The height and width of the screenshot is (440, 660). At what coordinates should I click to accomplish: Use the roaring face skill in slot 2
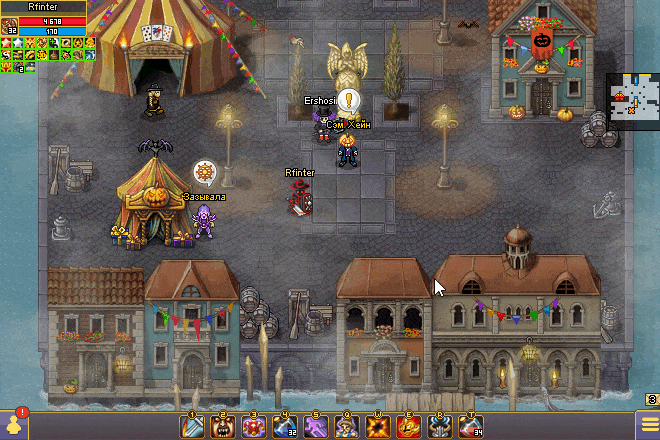(x=224, y=426)
